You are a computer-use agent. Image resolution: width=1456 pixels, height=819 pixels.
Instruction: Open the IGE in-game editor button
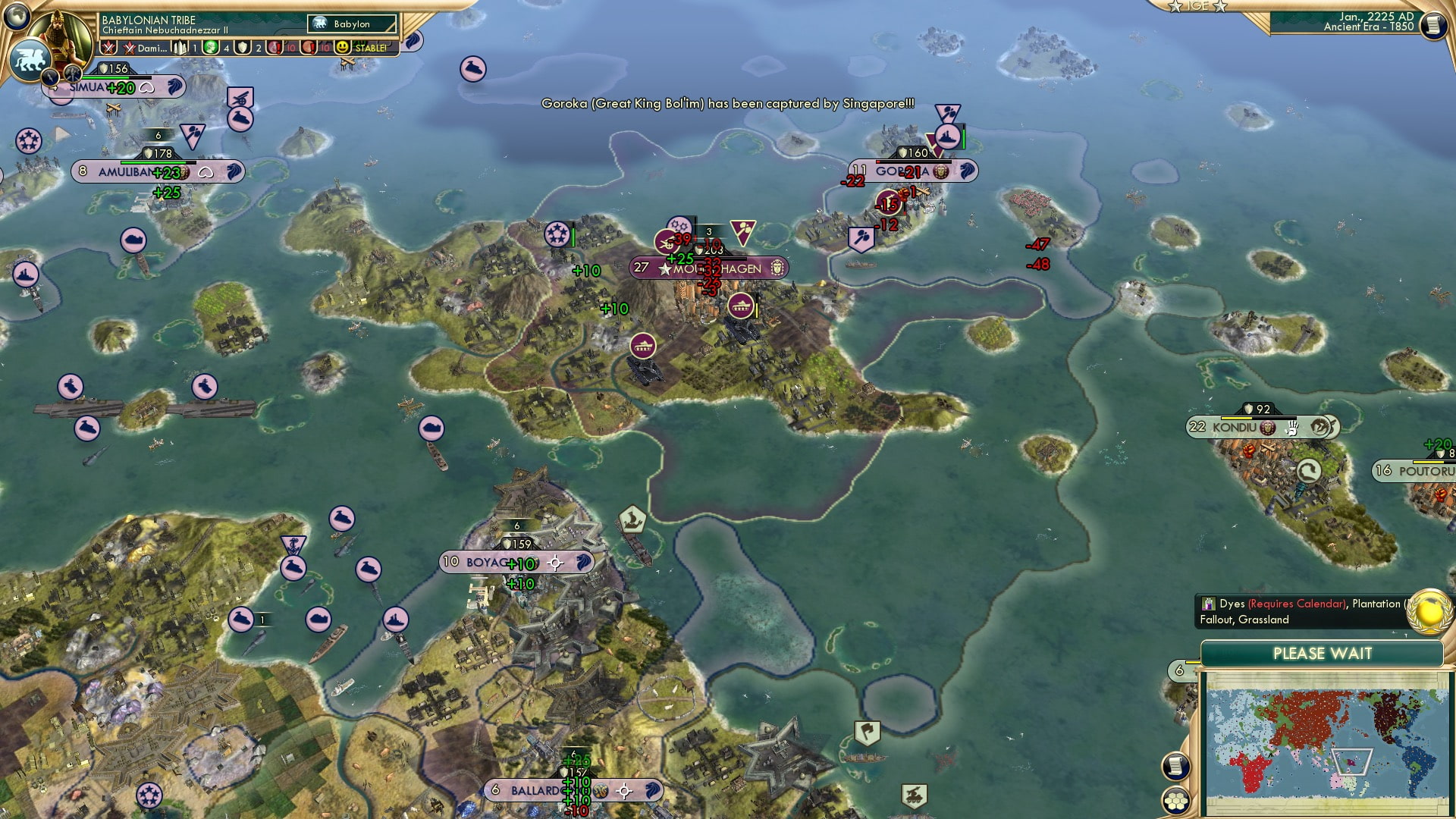point(1197,6)
